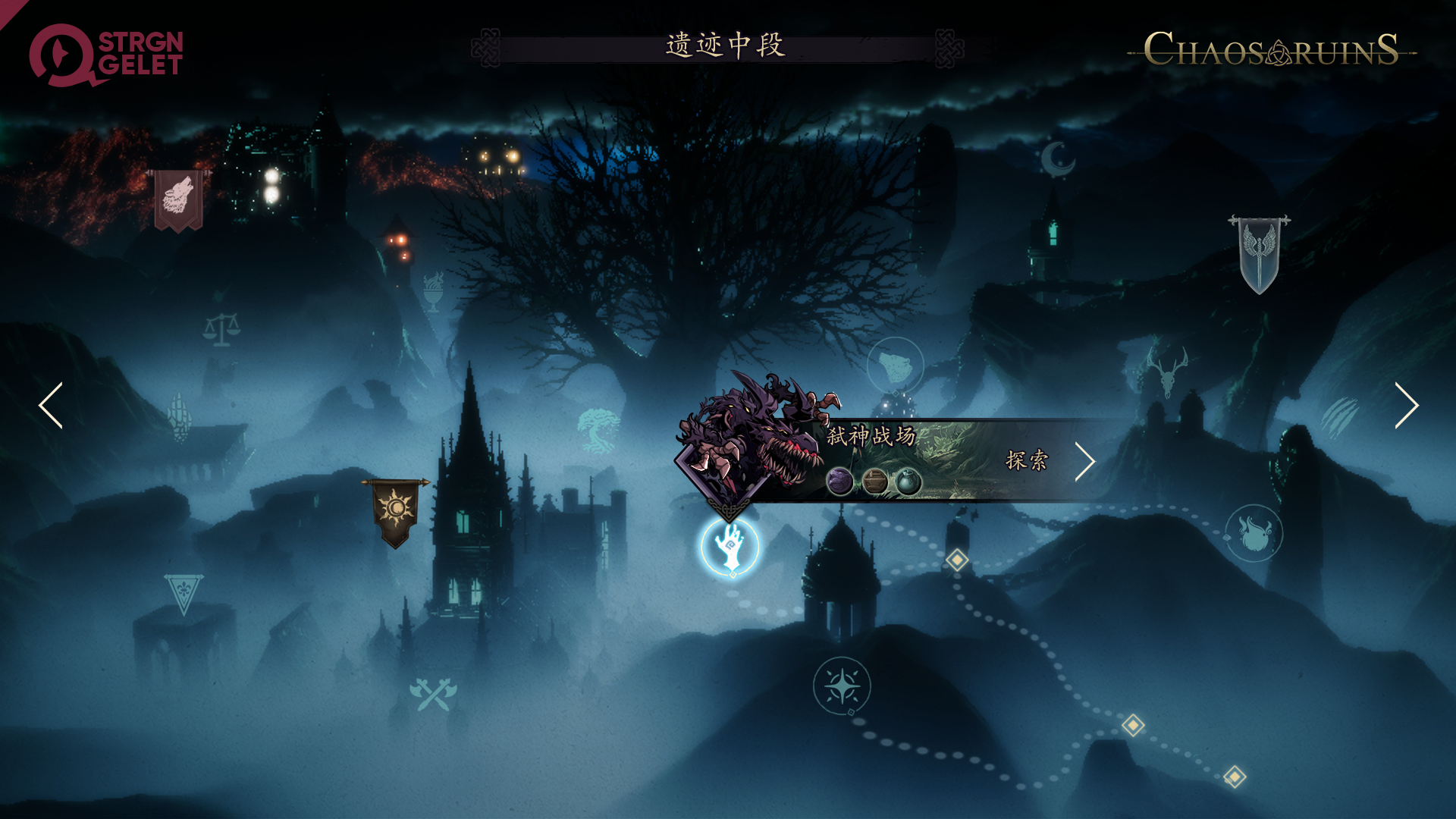The image size is (1456, 819).
Task: Select the sun emblem flag near the cathedral
Action: click(x=395, y=508)
